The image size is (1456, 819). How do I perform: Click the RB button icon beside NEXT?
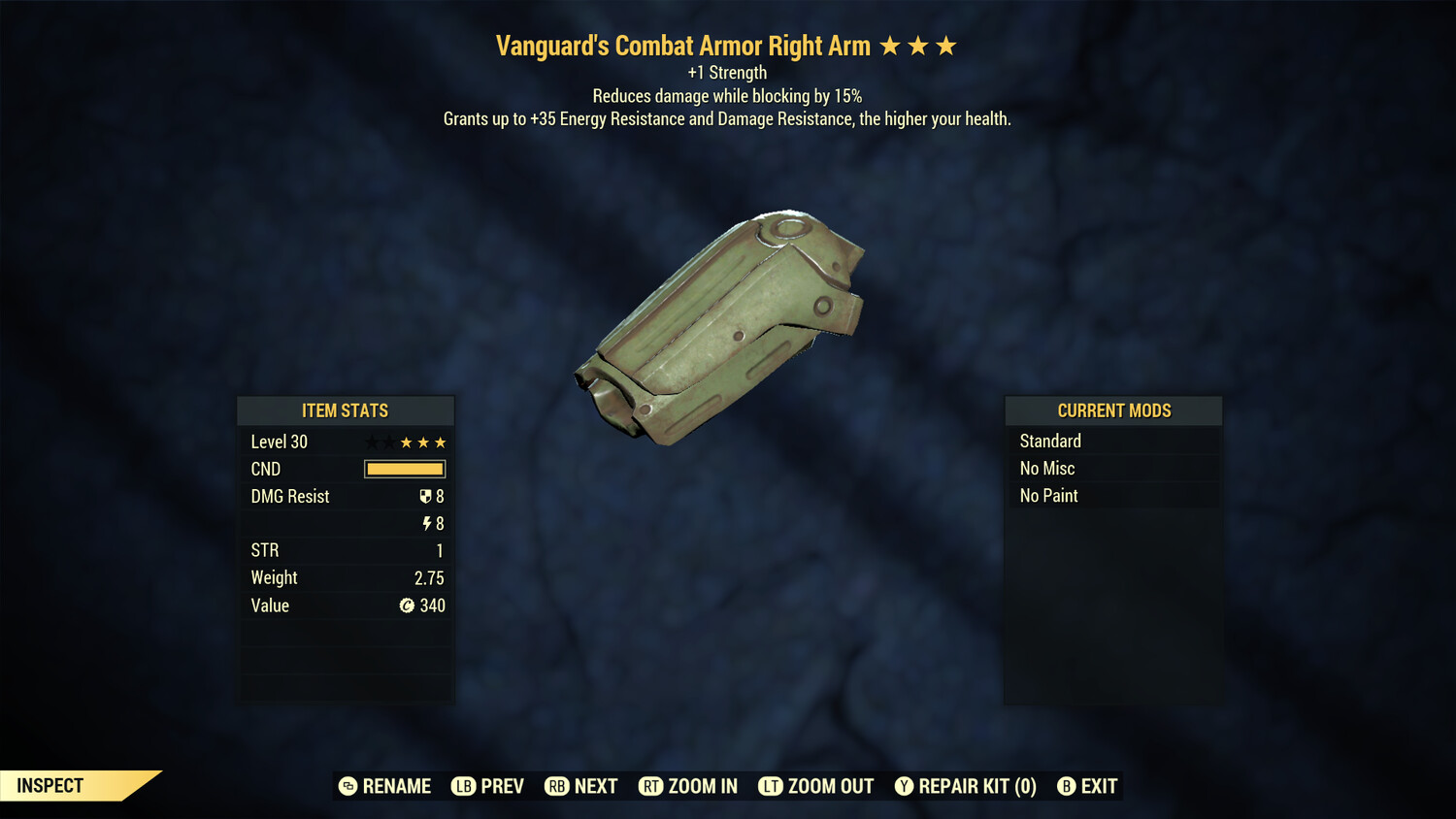pos(557,786)
